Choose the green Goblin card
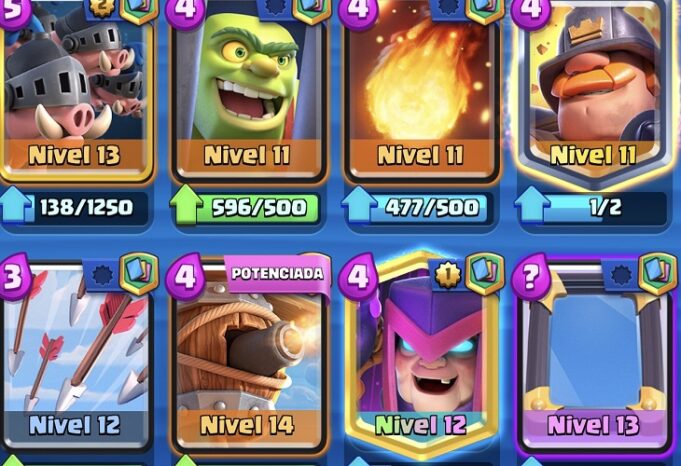 (248, 90)
